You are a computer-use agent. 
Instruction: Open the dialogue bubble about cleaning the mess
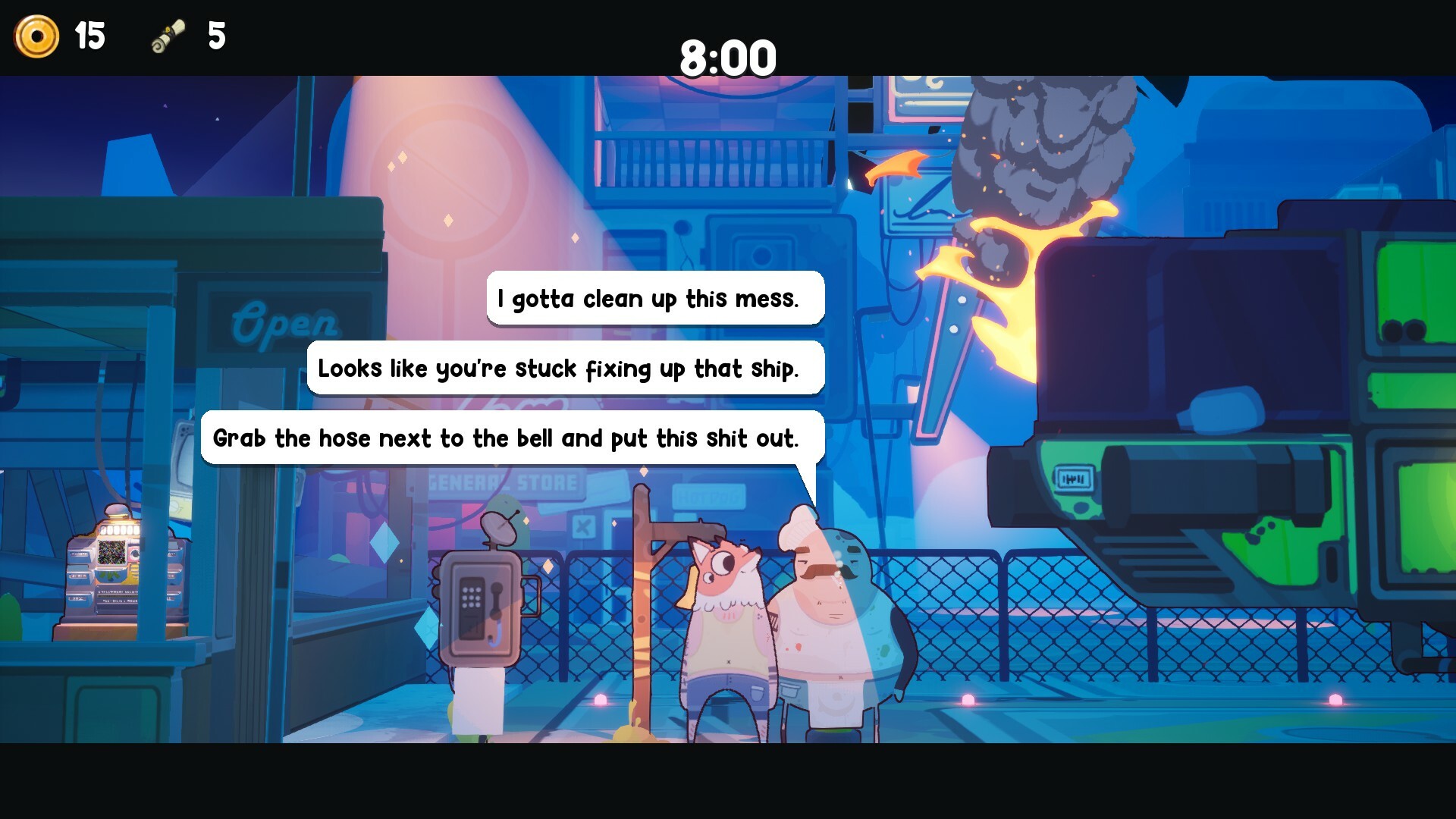(654, 299)
